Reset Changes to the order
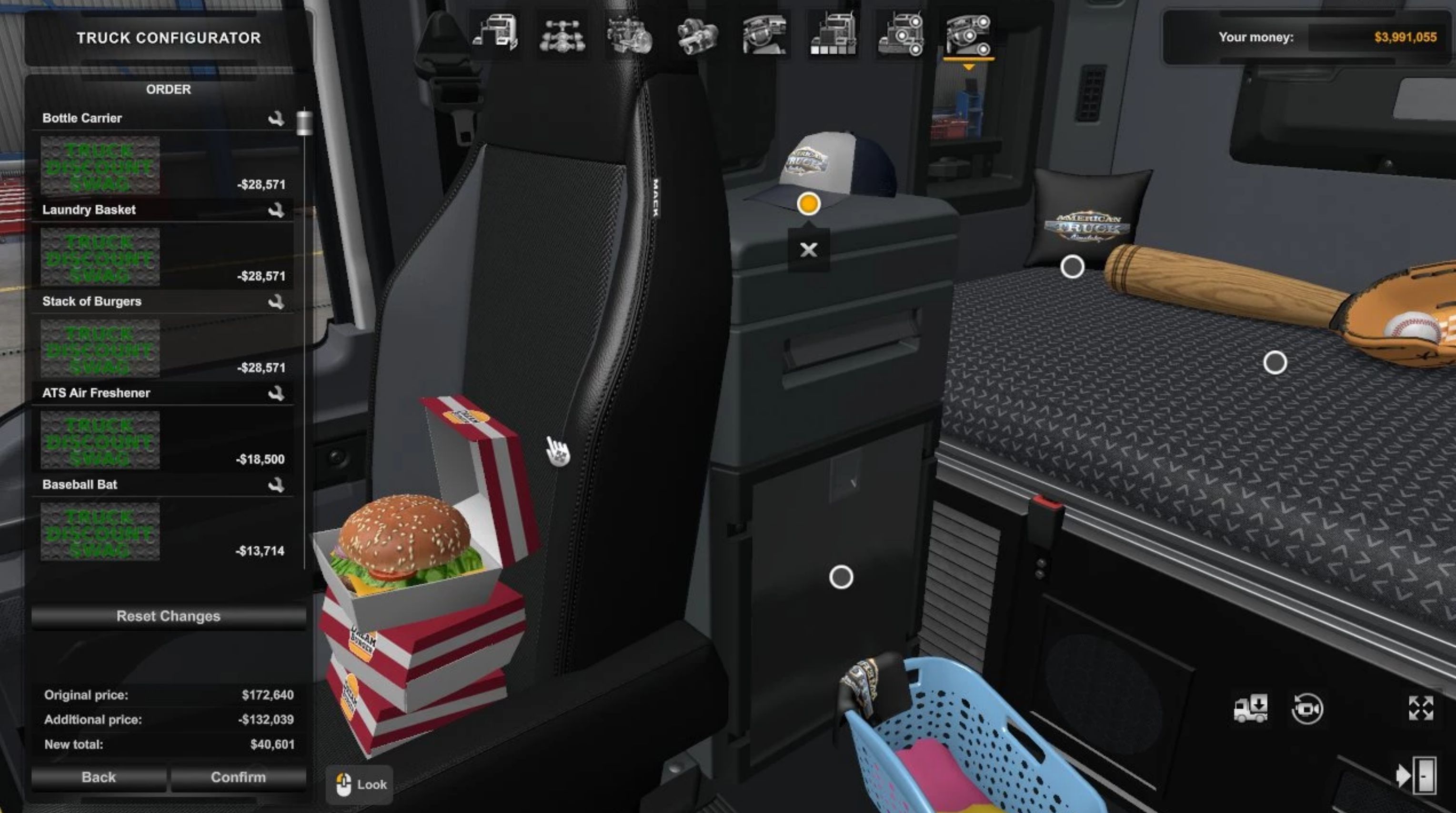The width and height of the screenshot is (1456, 813). [168, 616]
